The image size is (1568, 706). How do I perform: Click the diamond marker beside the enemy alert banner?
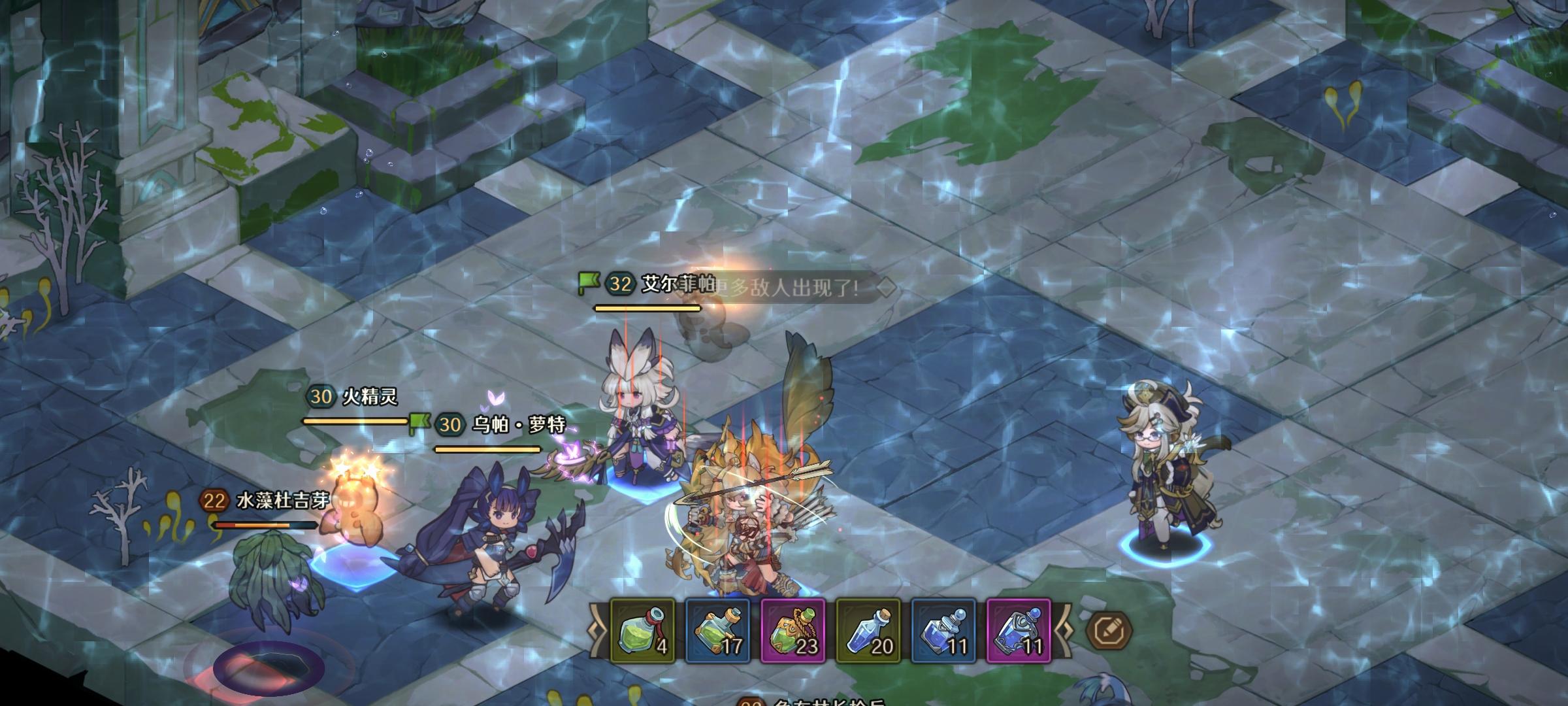[886, 288]
